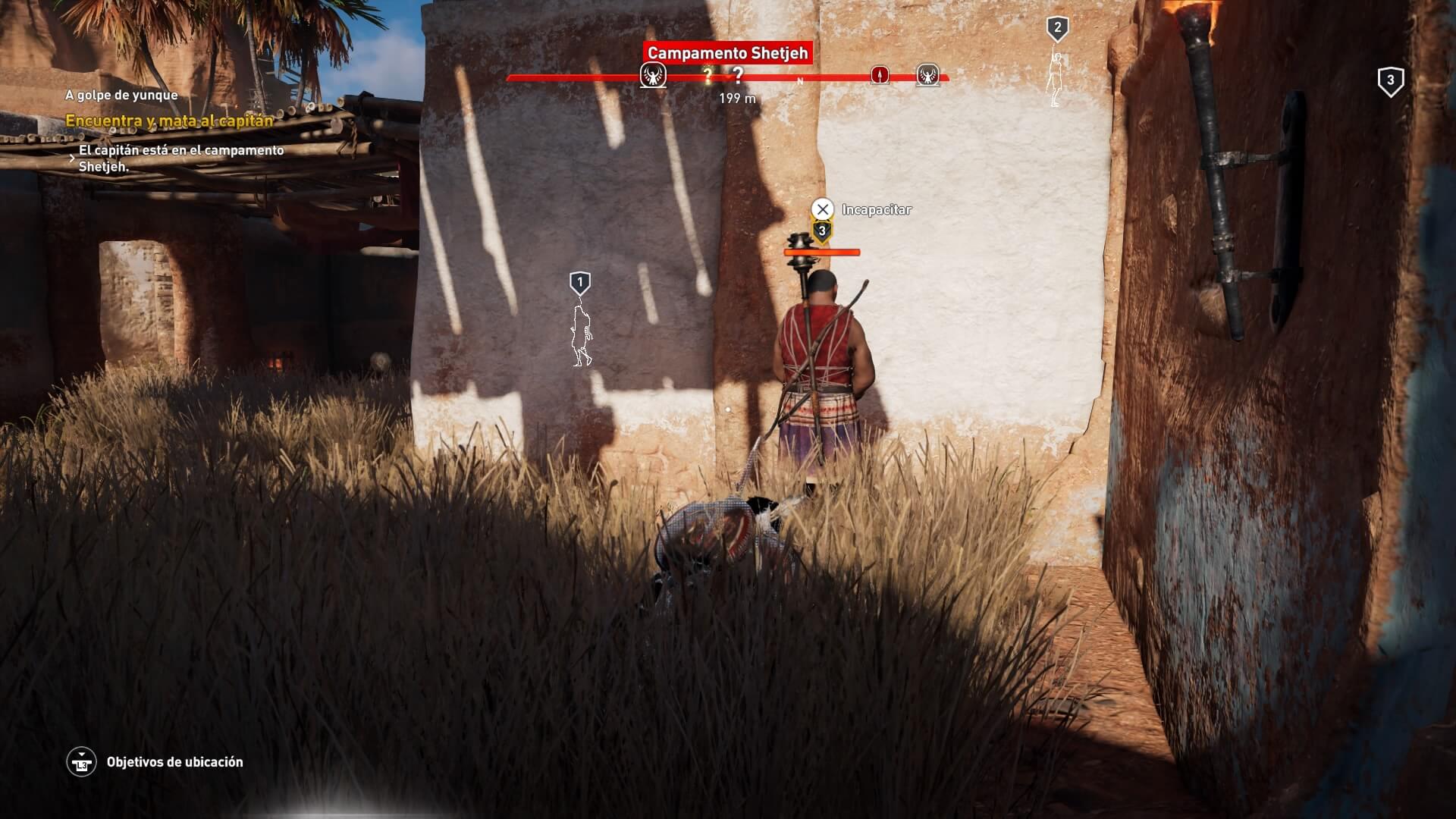
Task: Click the dimmed eagle marker beside the spear icon
Action: (927, 75)
